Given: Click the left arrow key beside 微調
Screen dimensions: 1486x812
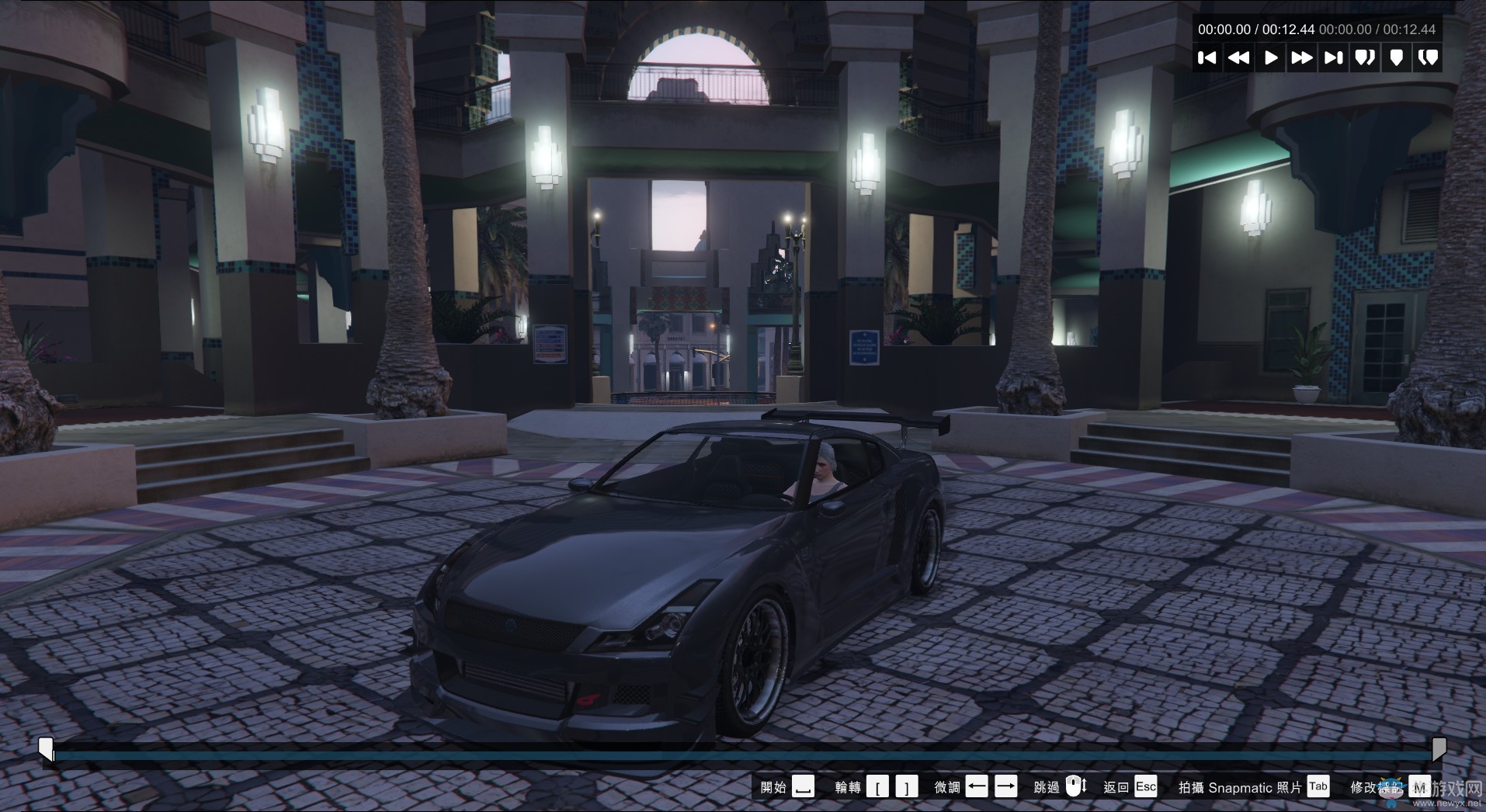Looking at the screenshot, I should click(x=976, y=786).
